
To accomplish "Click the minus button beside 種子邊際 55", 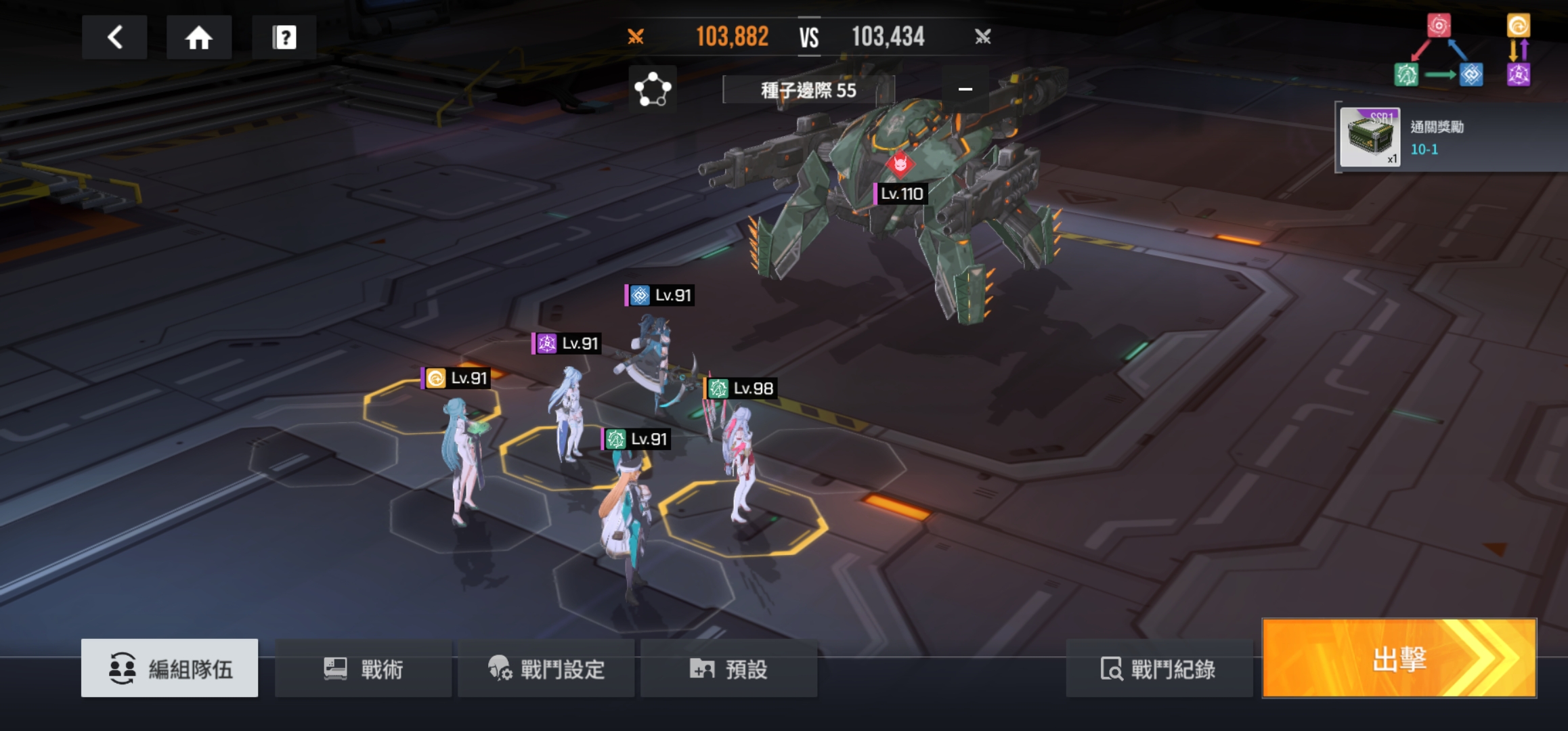I will point(965,89).
